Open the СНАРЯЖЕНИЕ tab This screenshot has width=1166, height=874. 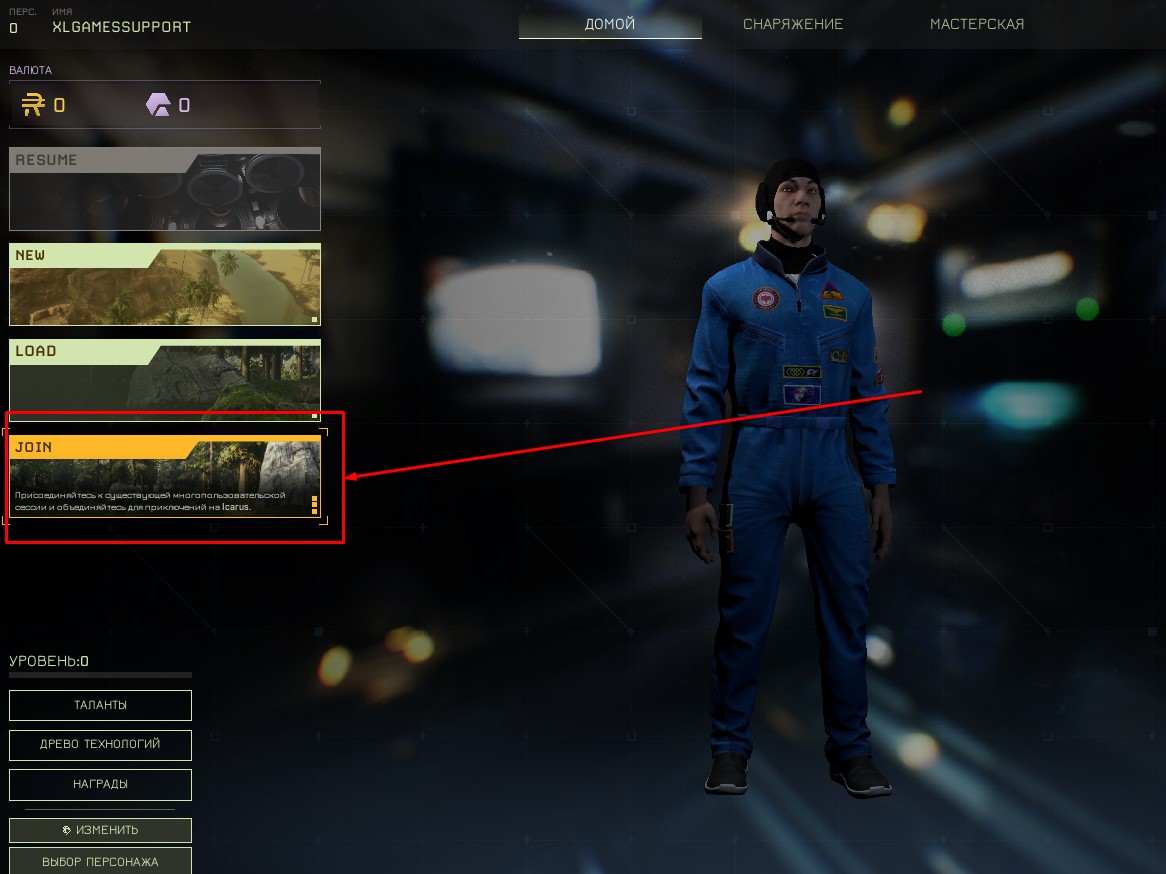pos(793,24)
